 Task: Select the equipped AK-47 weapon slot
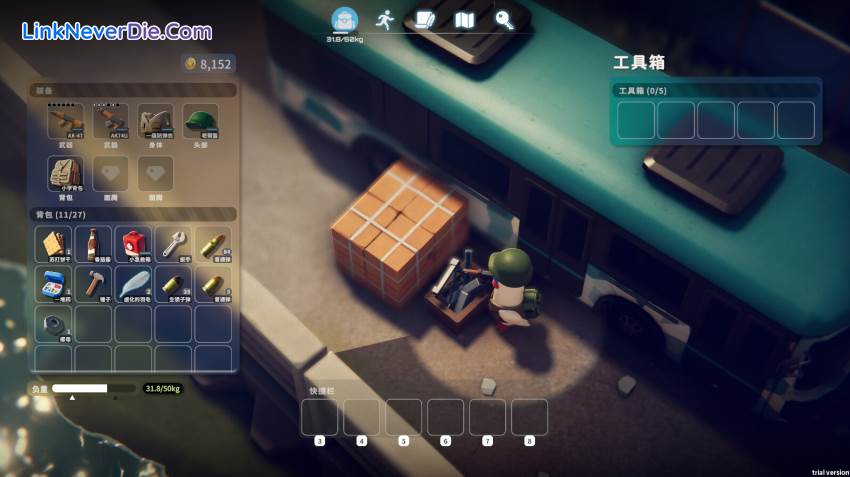click(65, 123)
